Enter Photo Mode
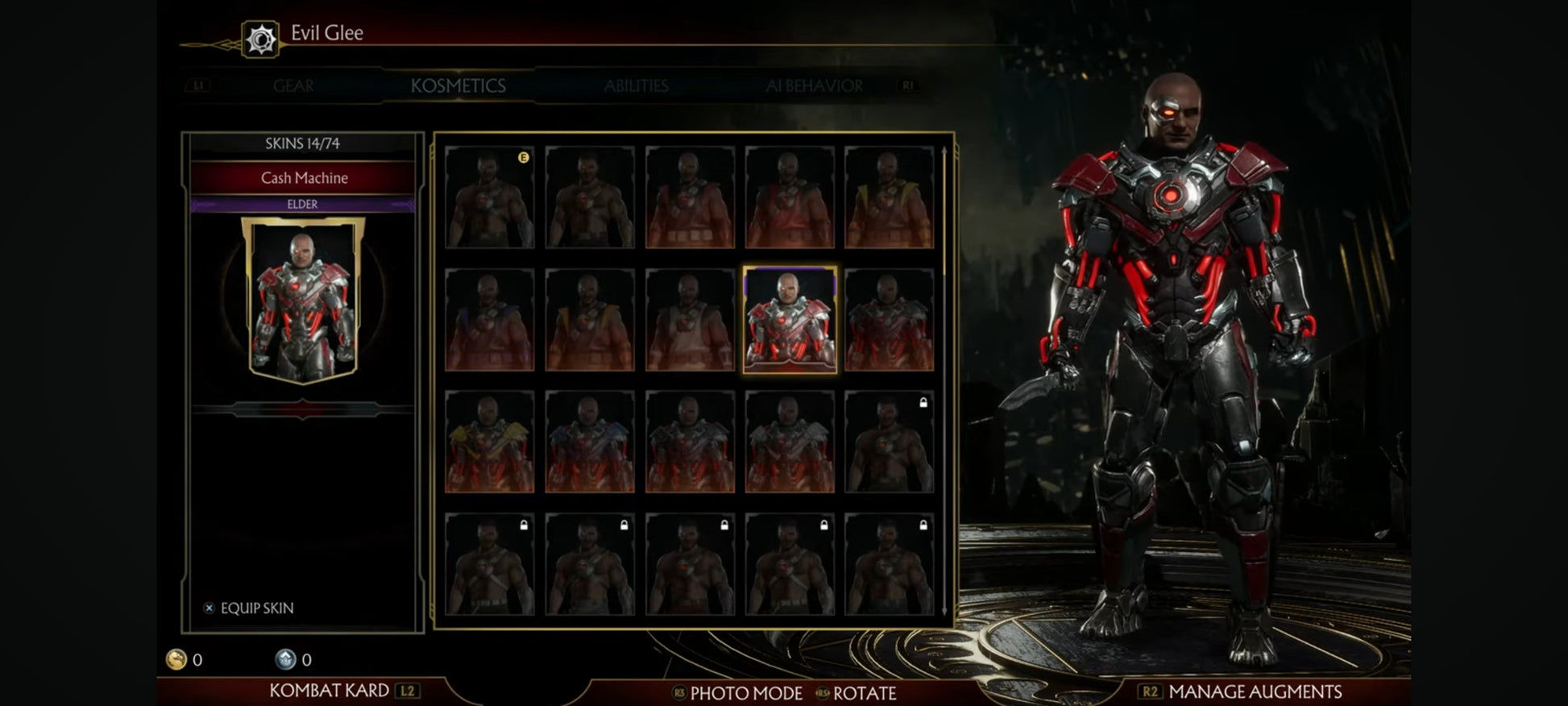Screen dimensions: 1568x706 click(x=745, y=693)
